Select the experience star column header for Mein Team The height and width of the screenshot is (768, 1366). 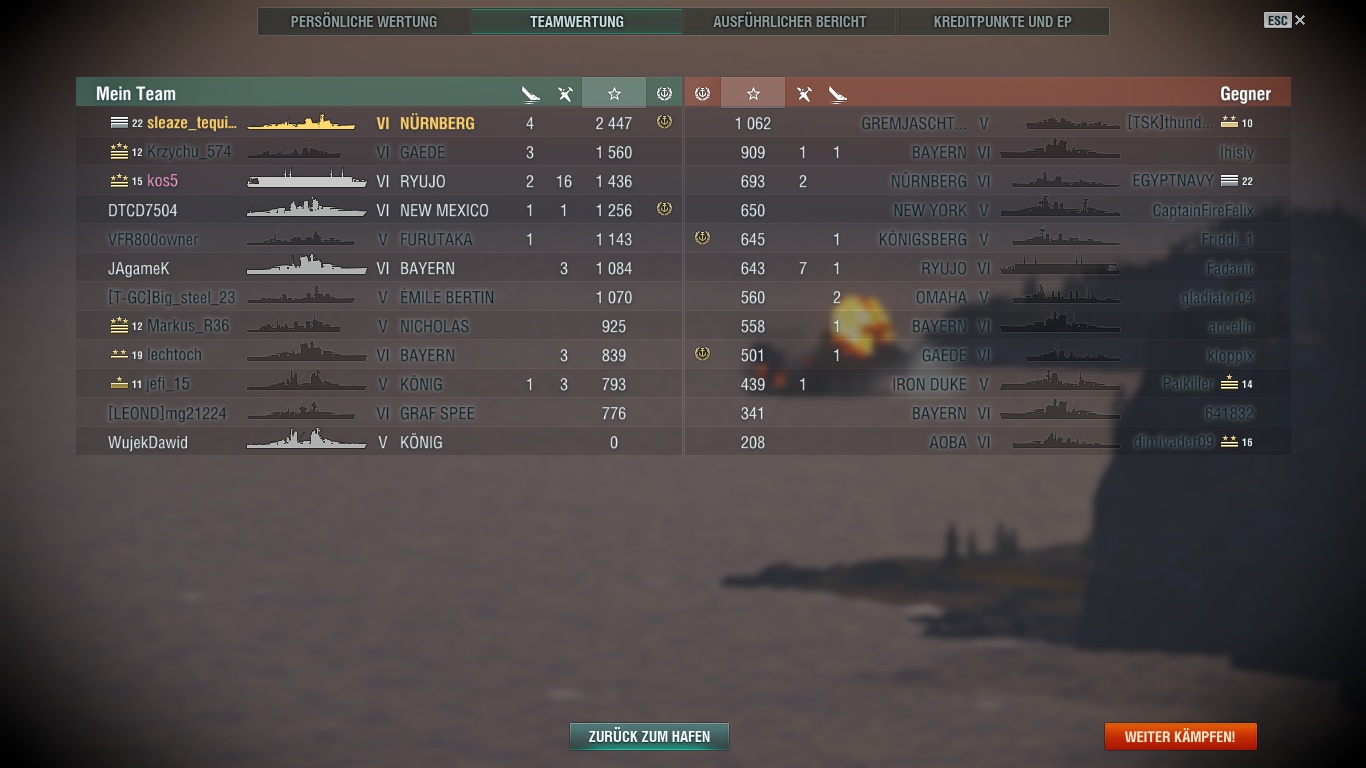(x=613, y=92)
